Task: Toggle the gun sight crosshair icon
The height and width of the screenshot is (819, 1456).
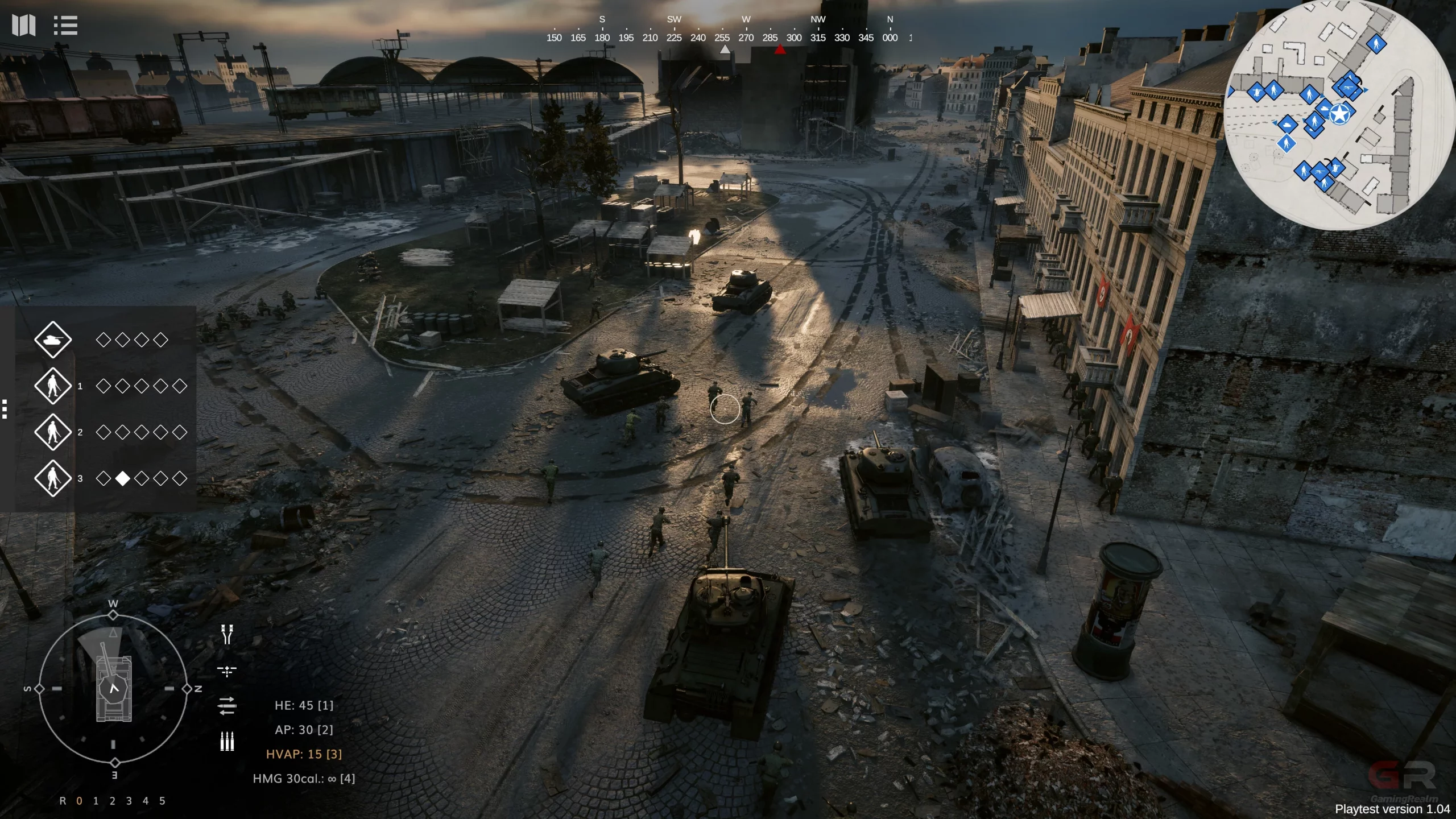Action: 227,672
